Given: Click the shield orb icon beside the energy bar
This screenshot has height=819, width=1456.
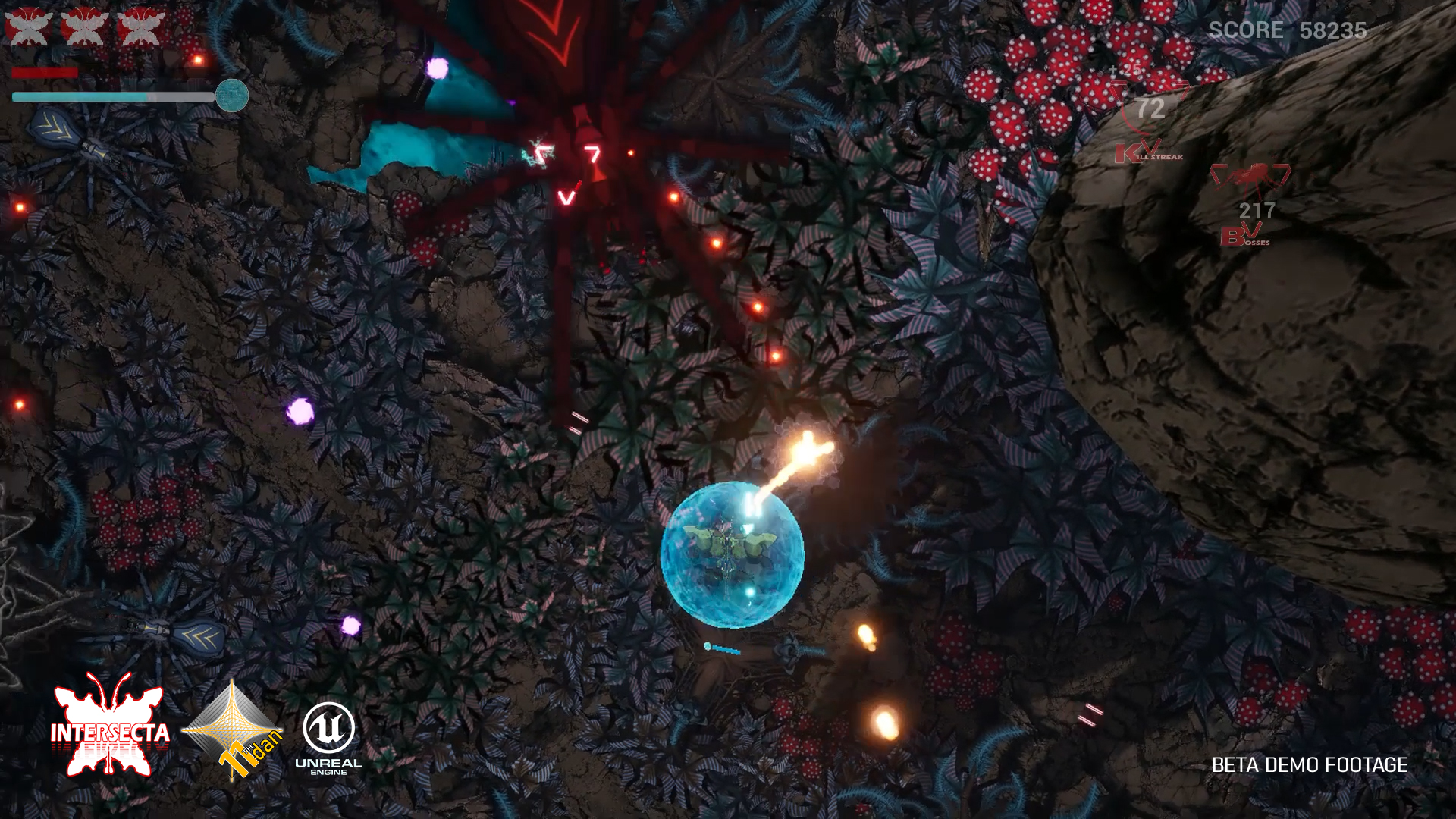Looking at the screenshot, I should click(x=232, y=96).
